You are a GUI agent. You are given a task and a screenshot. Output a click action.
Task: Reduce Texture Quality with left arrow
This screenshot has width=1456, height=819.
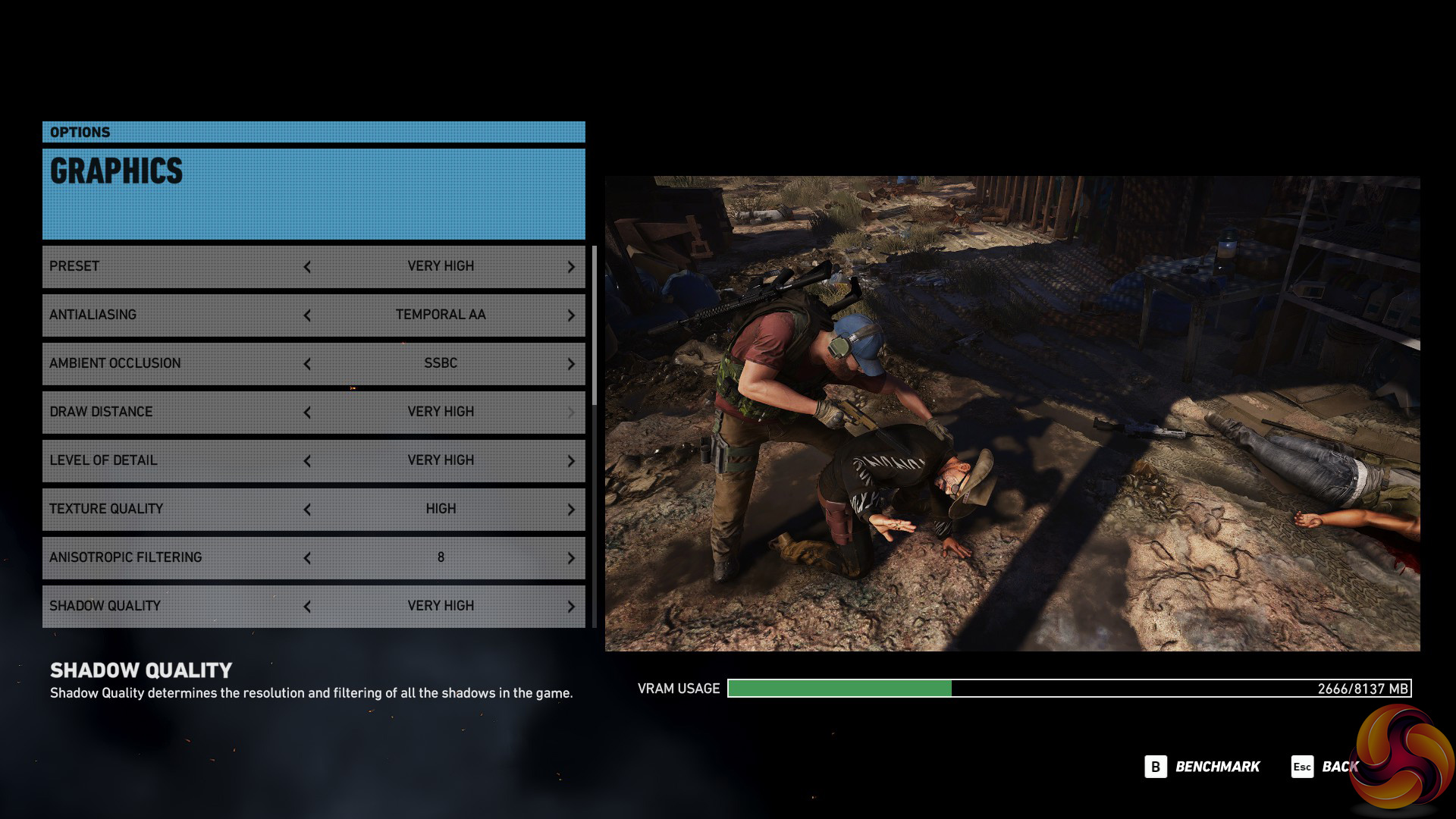307,510
